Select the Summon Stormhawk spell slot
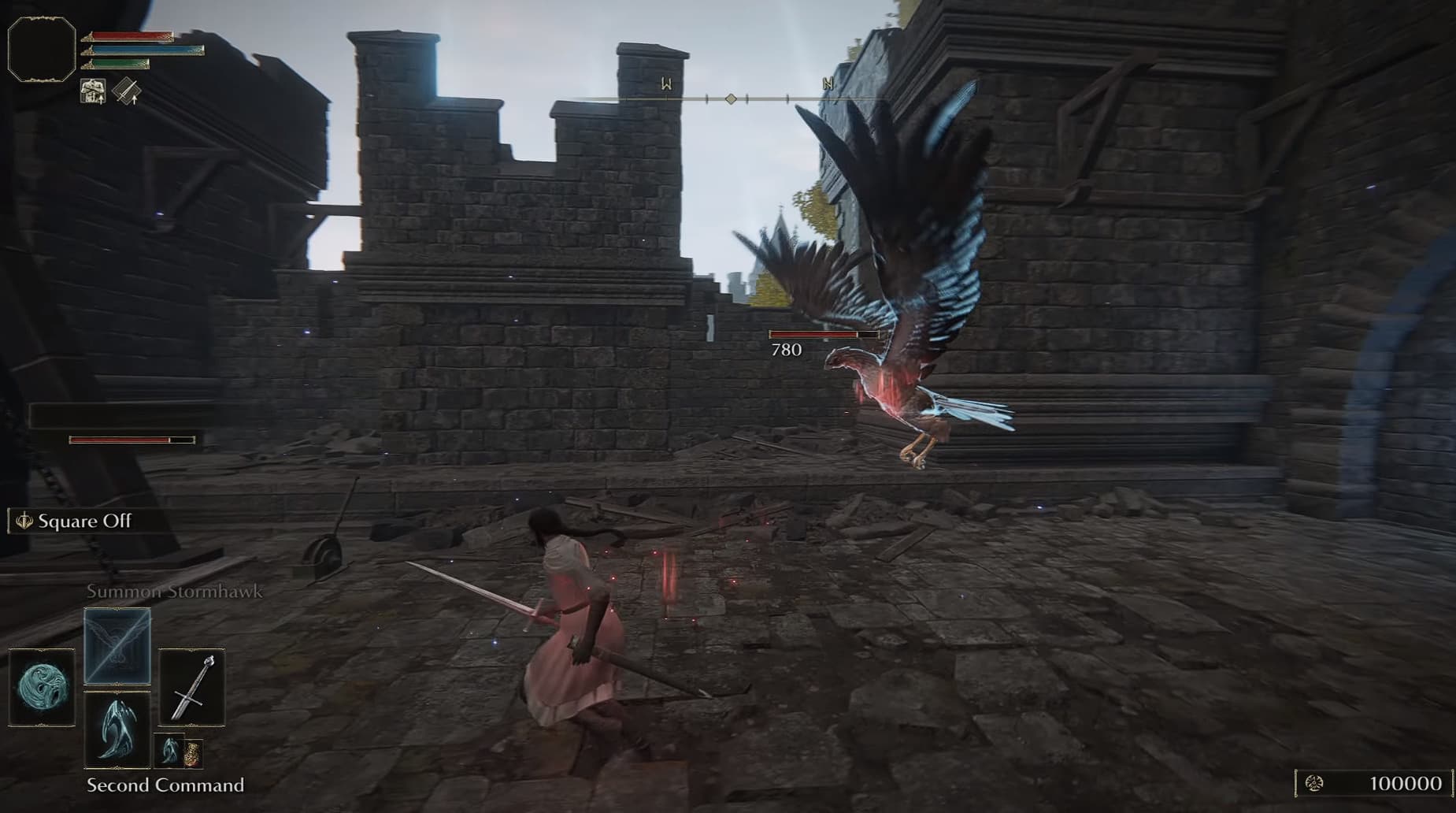 point(117,646)
